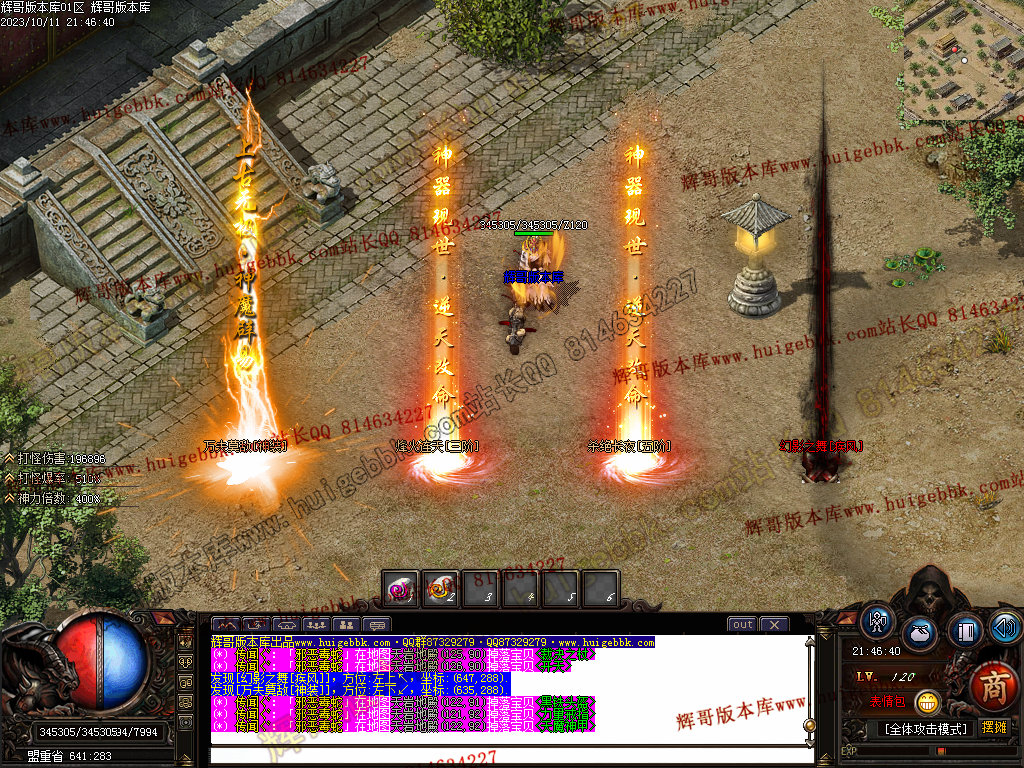The height and width of the screenshot is (768, 1024).
Task: Open the character equipment panel icon
Action: pos(878,621)
